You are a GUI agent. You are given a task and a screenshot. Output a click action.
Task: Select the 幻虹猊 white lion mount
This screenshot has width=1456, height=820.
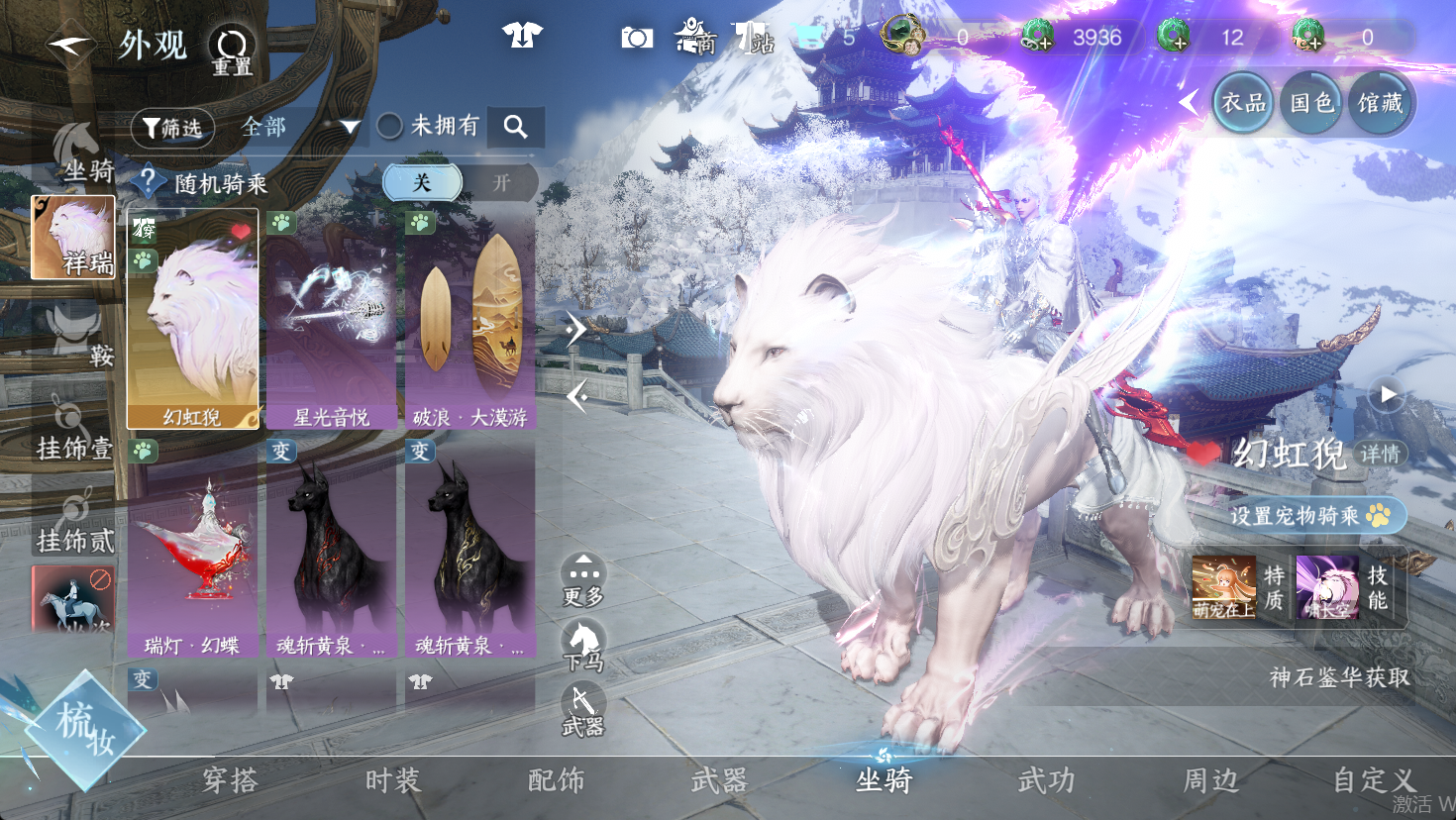(192, 319)
